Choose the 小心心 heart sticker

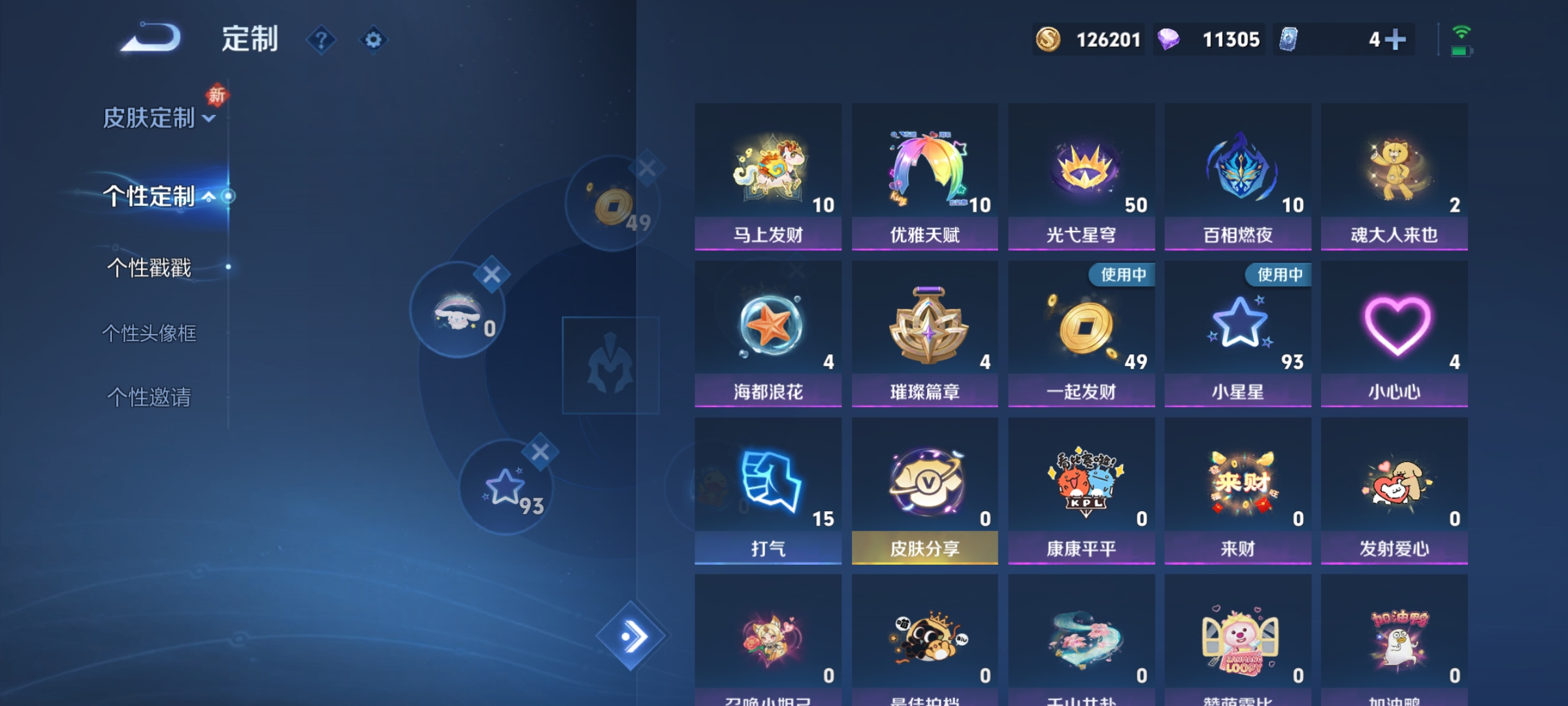tap(1394, 330)
